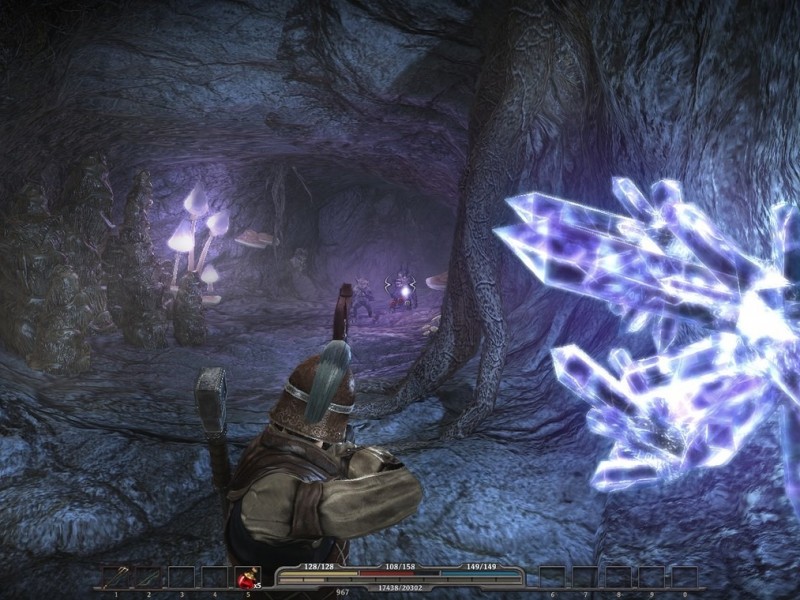The width and height of the screenshot is (800, 600).
Task: Click the empty hotbar slot numbered 6
Action: (552, 577)
